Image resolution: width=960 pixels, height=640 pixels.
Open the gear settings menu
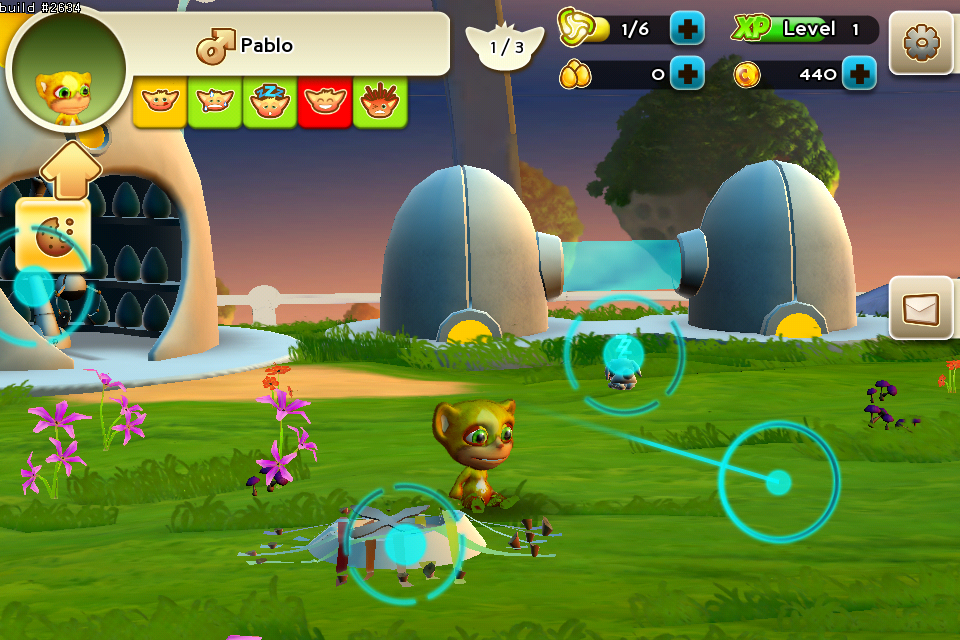click(919, 43)
